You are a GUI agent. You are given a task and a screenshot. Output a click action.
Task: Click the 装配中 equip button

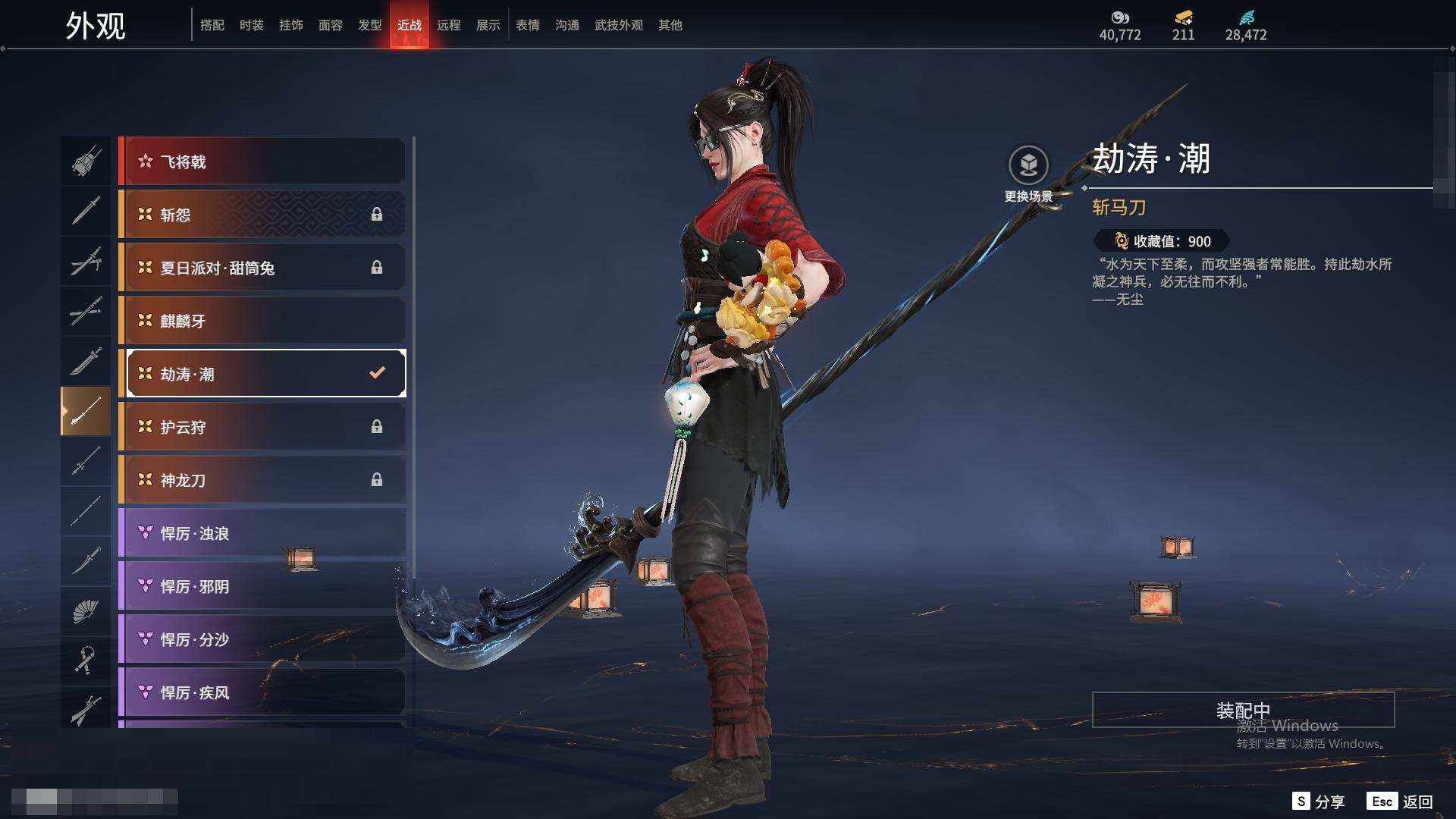point(1243,710)
